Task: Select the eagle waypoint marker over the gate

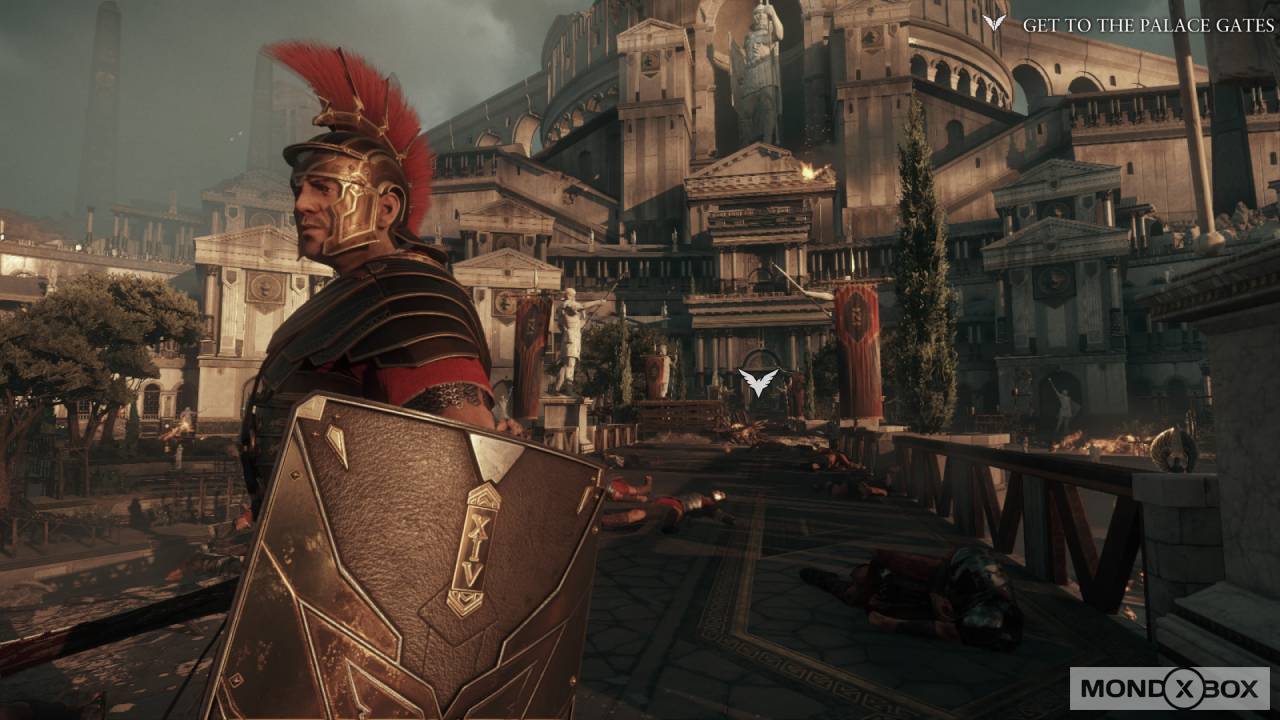Action: [x=758, y=381]
